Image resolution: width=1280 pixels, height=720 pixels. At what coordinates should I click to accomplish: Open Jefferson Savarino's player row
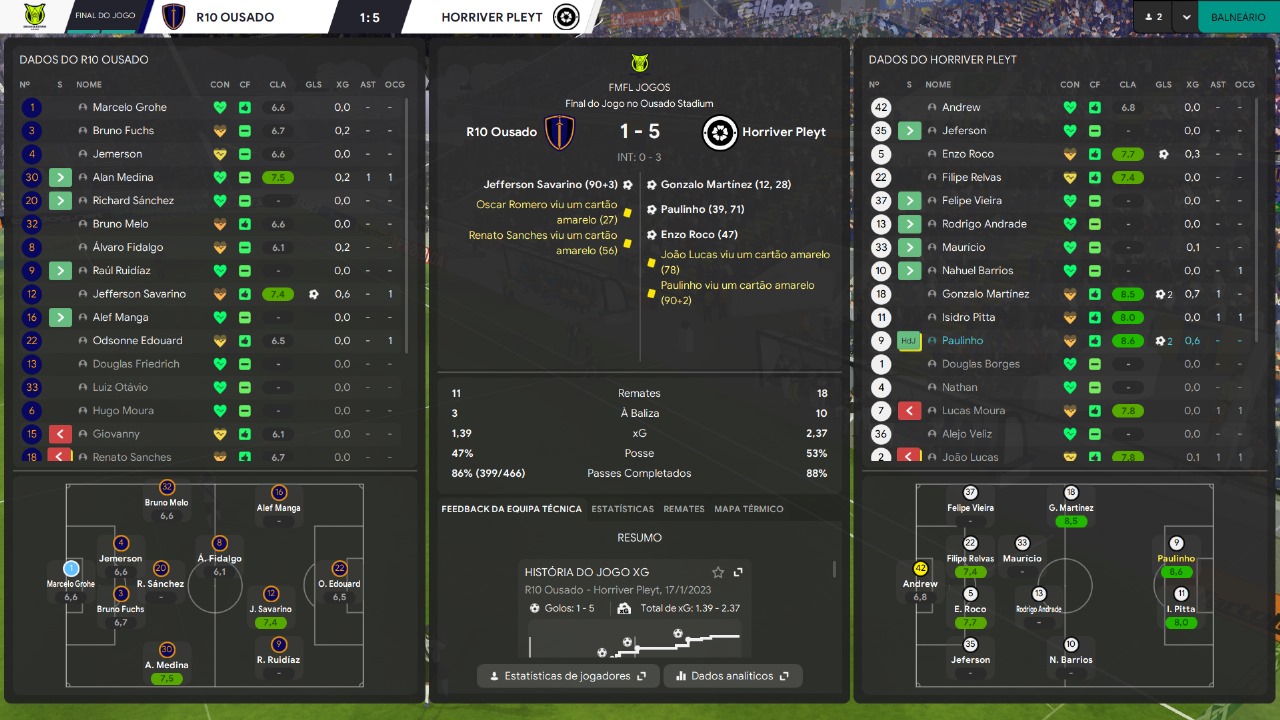click(139, 294)
